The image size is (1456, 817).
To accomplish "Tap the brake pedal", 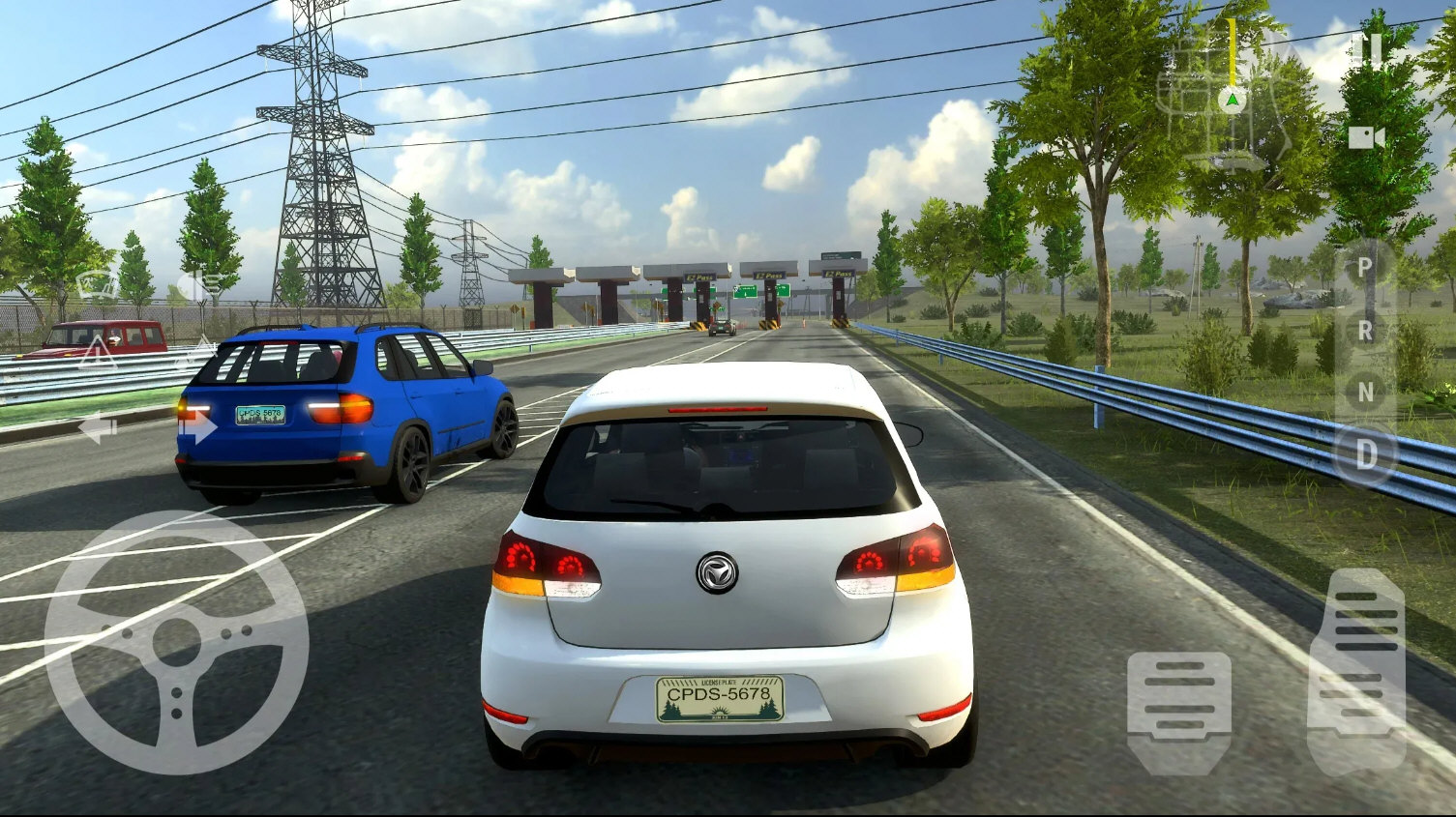I will [1178, 711].
